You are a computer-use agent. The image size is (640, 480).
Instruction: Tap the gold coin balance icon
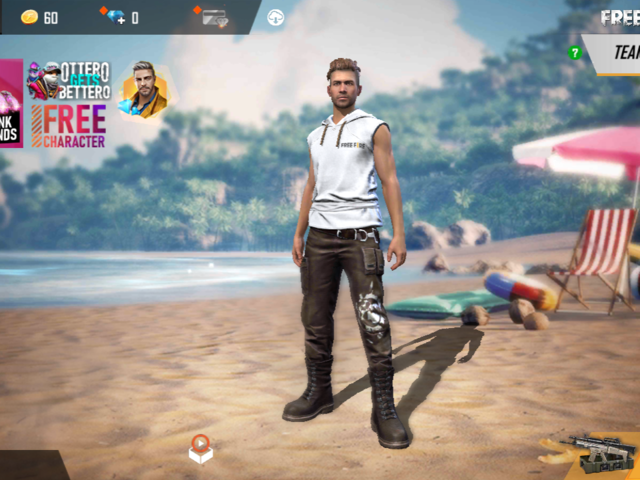(x=29, y=17)
